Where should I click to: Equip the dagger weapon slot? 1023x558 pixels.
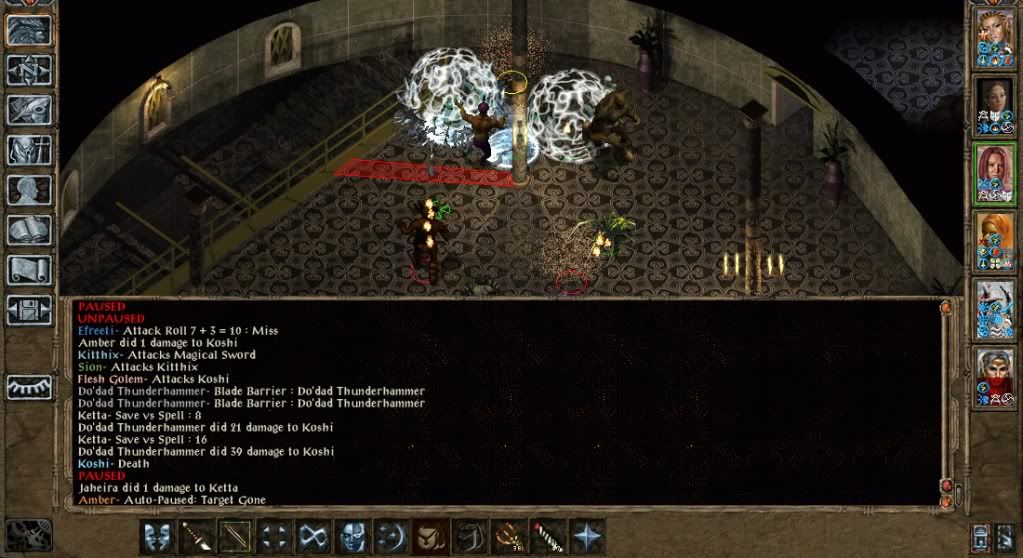click(195, 535)
